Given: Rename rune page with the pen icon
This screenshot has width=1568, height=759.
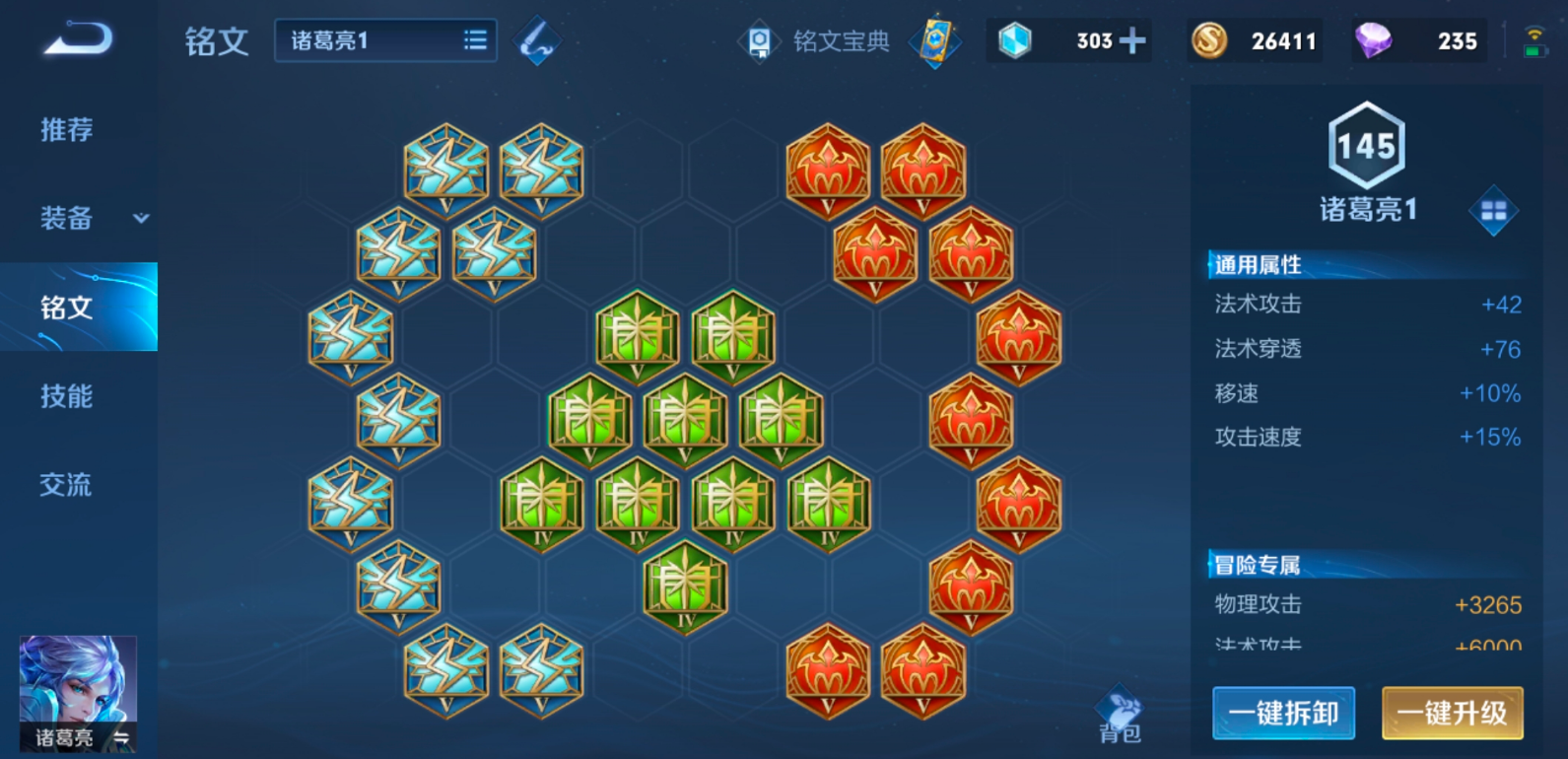Looking at the screenshot, I should click(x=536, y=41).
